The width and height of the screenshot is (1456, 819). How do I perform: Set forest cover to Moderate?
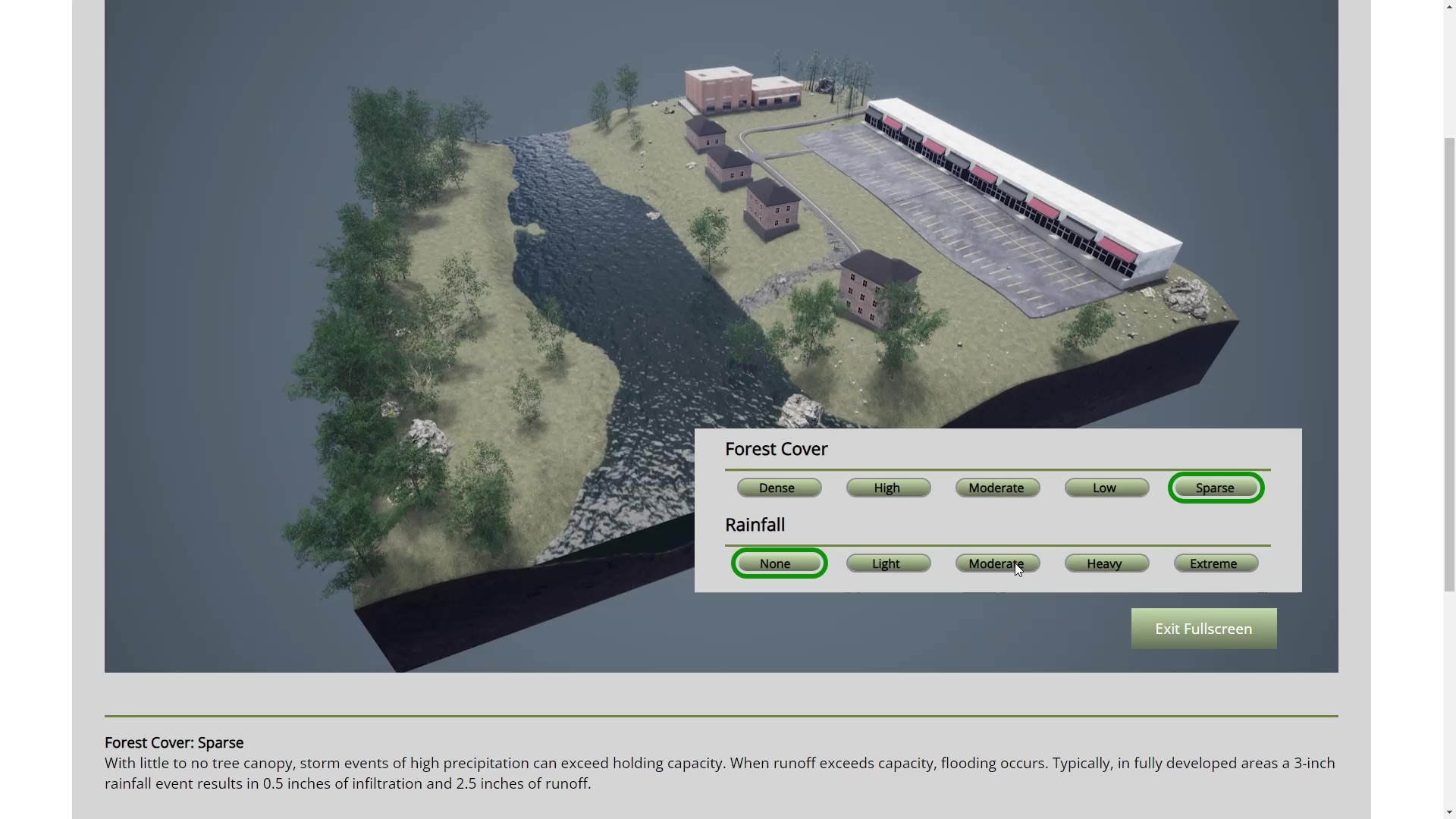pos(997,488)
